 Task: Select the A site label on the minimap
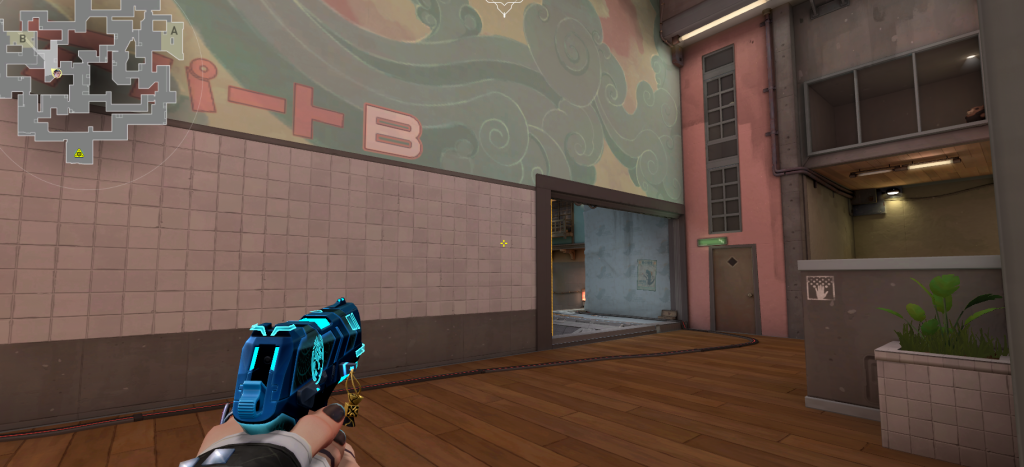[173, 30]
